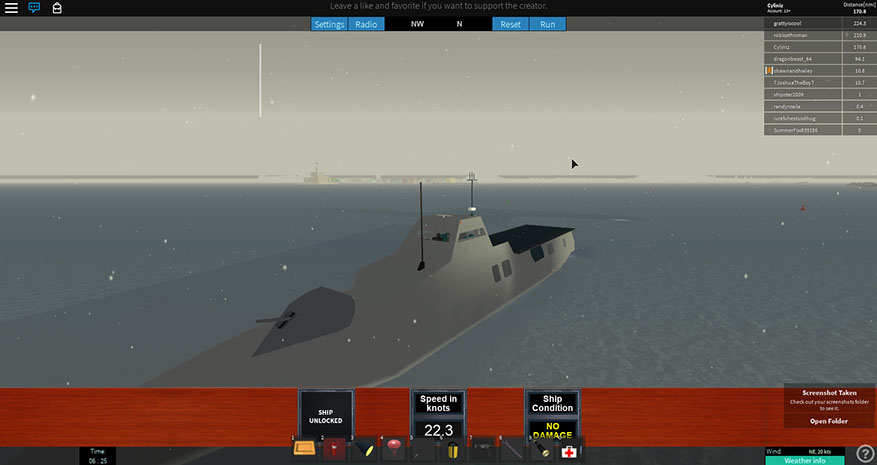The width and height of the screenshot is (877, 465).
Task: Select the rifle hotbar slot
Action: [x=482, y=450]
